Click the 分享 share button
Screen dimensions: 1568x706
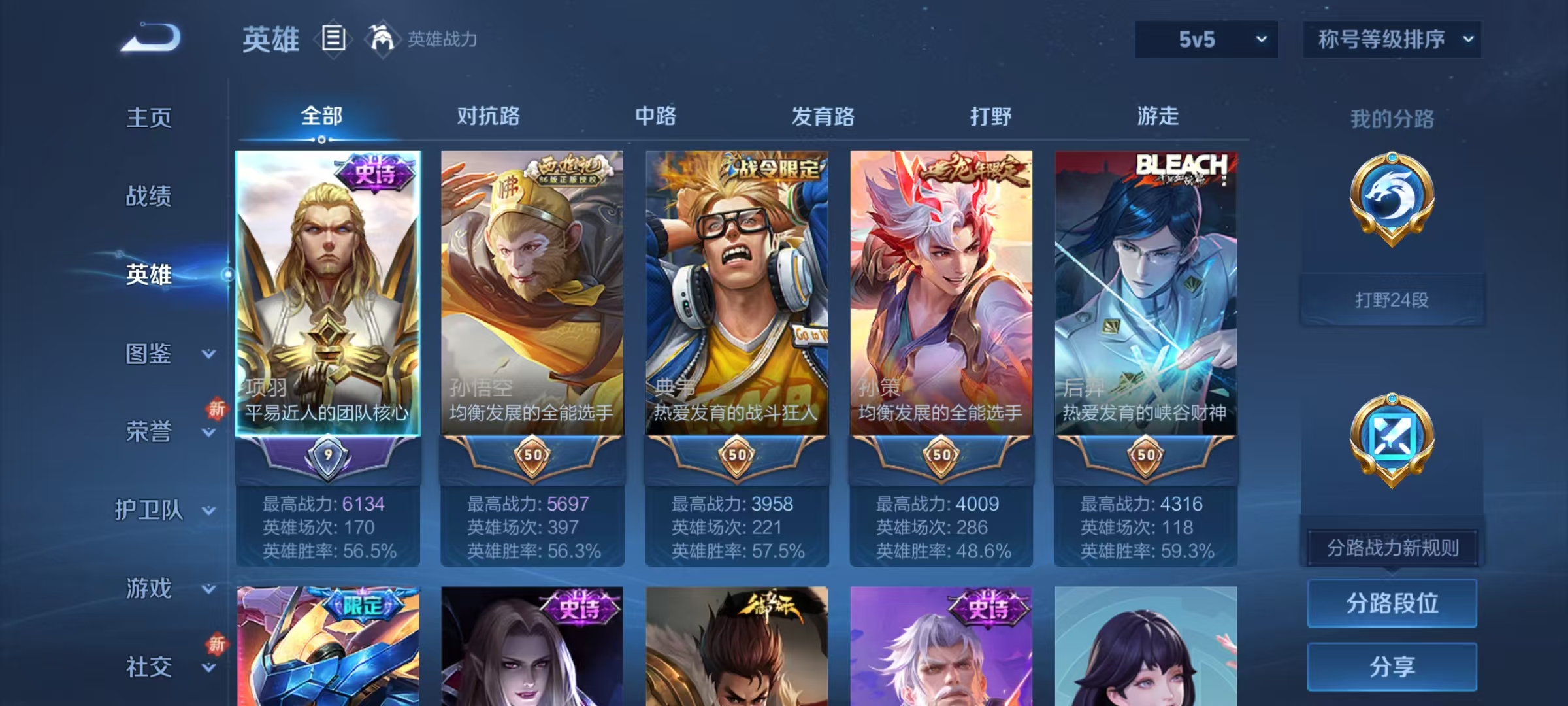coord(1392,667)
